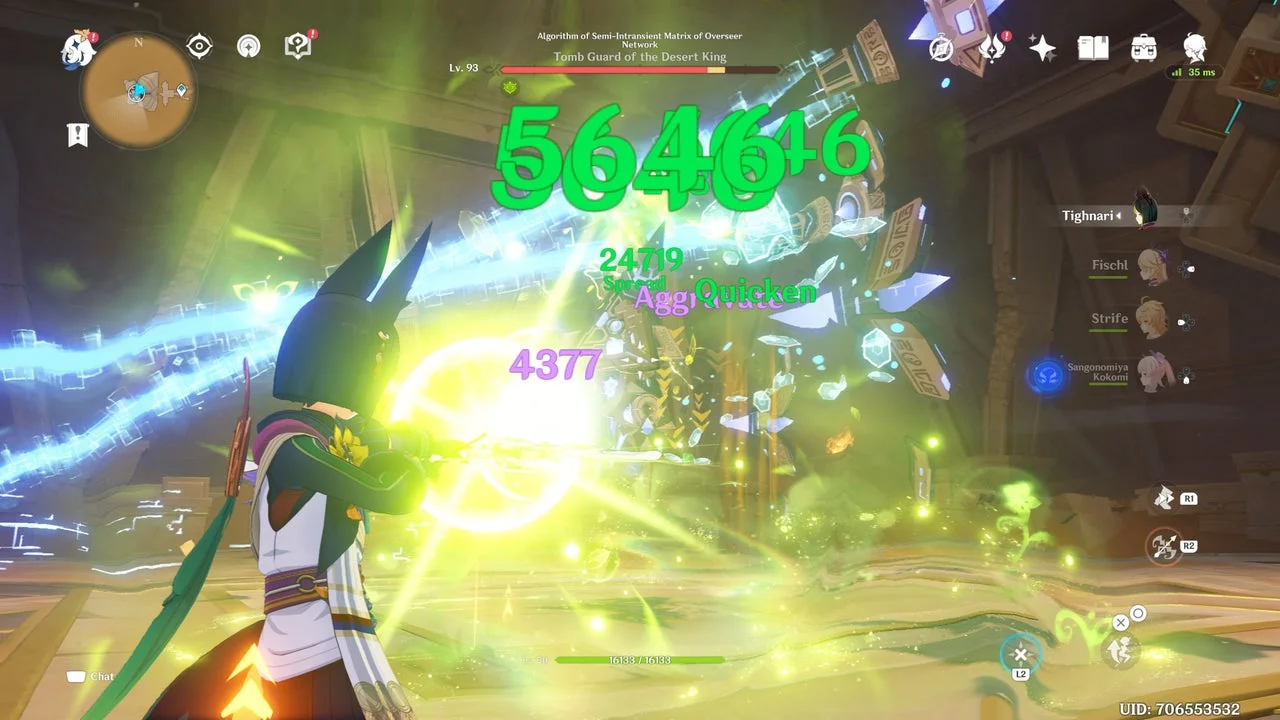Open the circular minimap
1280x720 pixels.
pyautogui.click(x=138, y=90)
